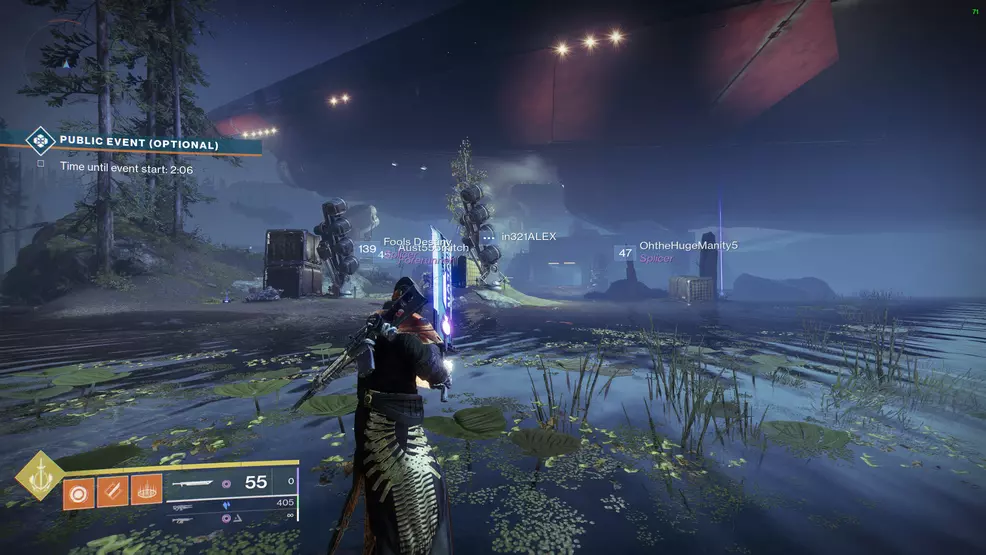Activate the melee ability icon
Image resolution: width=986 pixels, height=555 pixels.
[x=113, y=491]
